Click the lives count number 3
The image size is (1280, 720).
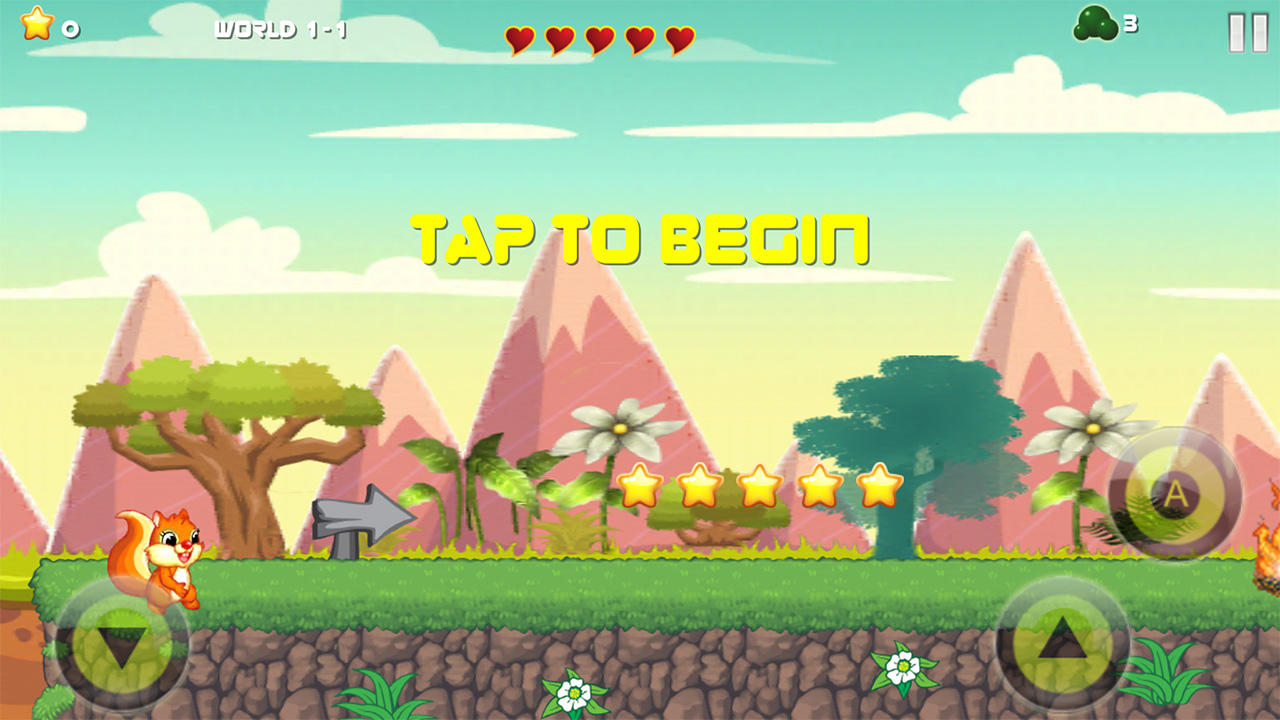click(x=1130, y=23)
